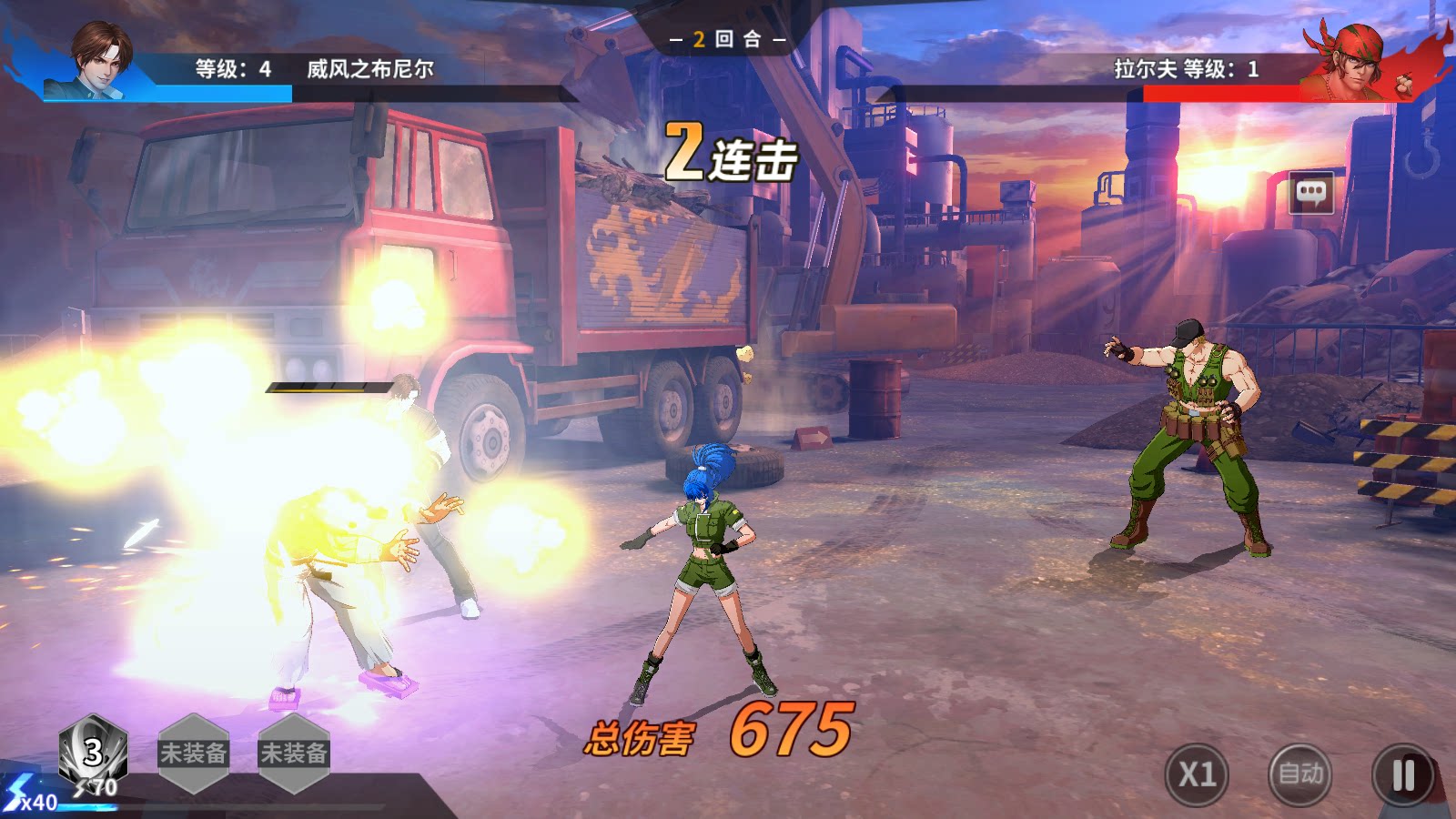
Task: Activate the skill icon costing 70 energy
Action: point(93,753)
